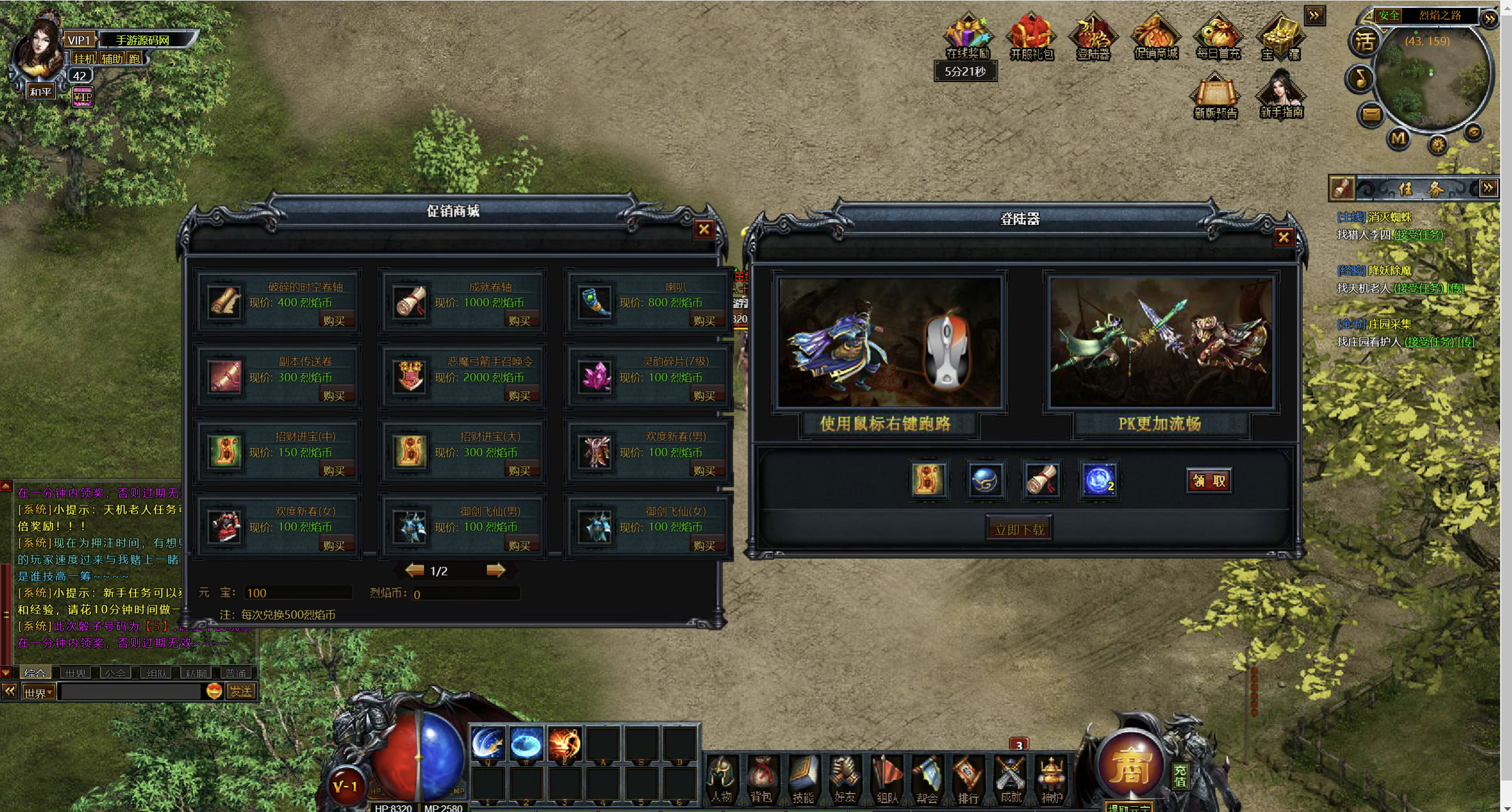1512x812 pixels.
Task: Claim the reward with 领取 button
Action: 1209,481
